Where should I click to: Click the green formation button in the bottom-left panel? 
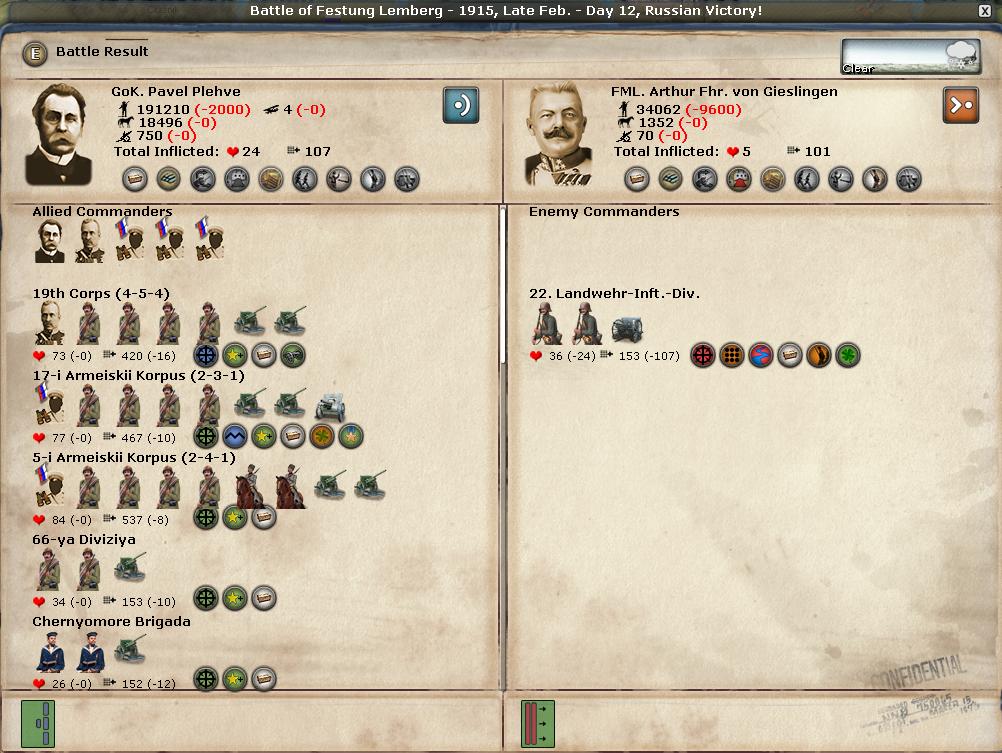pos(38,723)
